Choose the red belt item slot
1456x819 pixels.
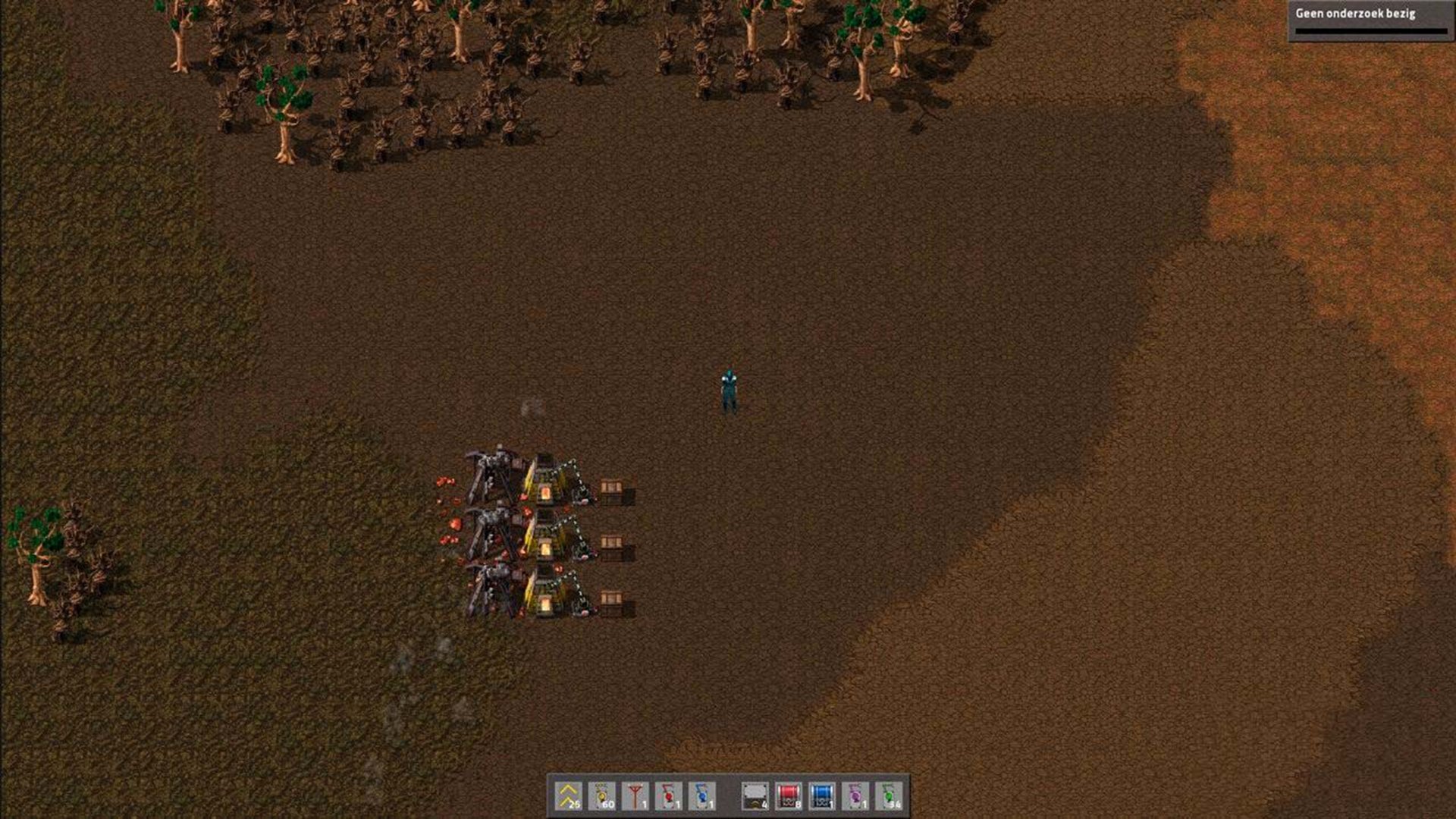coord(789,796)
